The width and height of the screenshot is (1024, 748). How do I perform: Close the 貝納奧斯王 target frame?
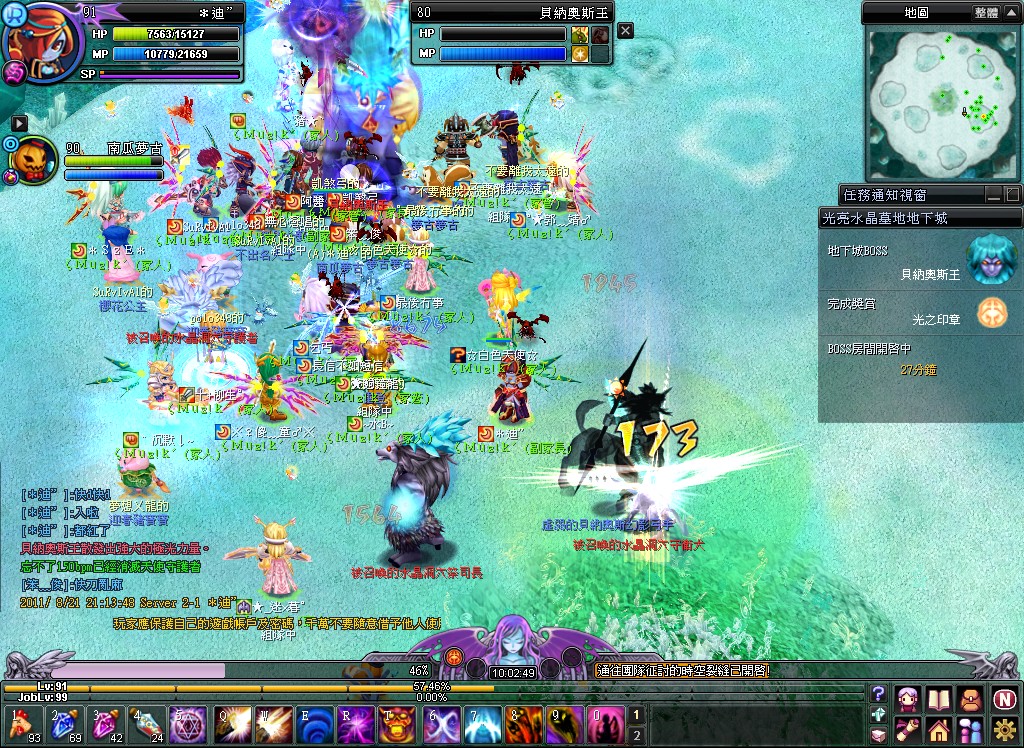click(x=625, y=31)
